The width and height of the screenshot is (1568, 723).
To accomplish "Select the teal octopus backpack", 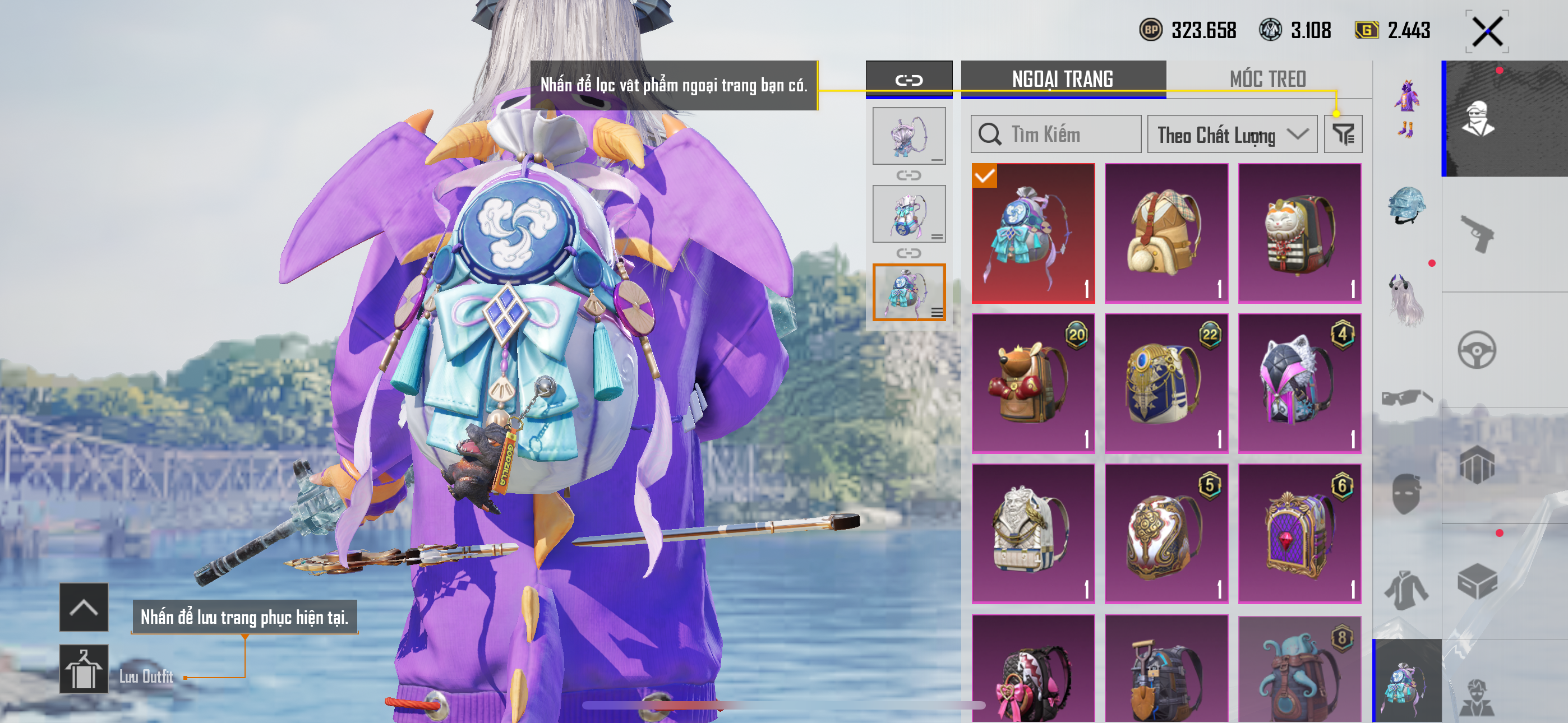I will (x=1299, y=669).
